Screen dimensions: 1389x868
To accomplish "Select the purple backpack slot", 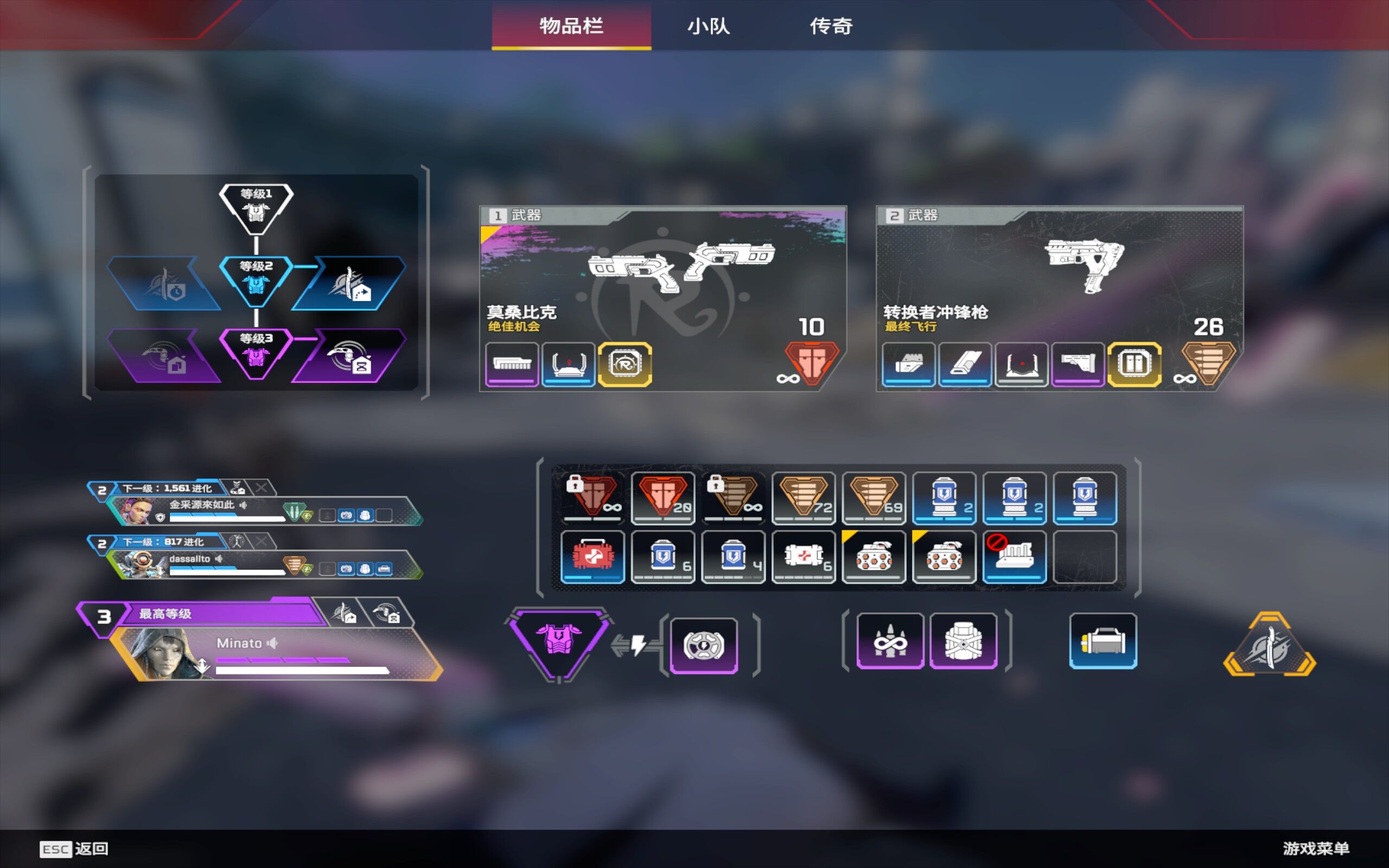I will (963, 641).
